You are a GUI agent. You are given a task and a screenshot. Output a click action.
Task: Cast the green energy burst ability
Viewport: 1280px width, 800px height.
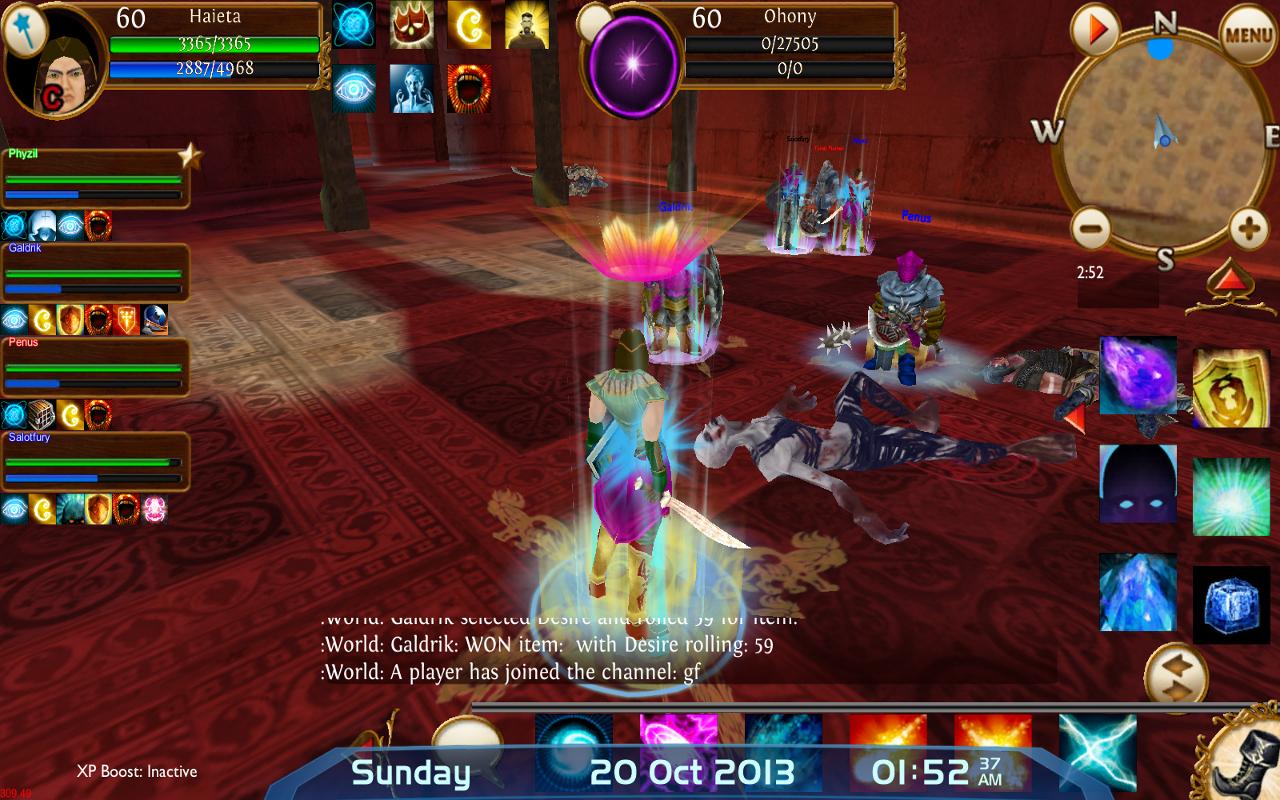(1230, 496)
